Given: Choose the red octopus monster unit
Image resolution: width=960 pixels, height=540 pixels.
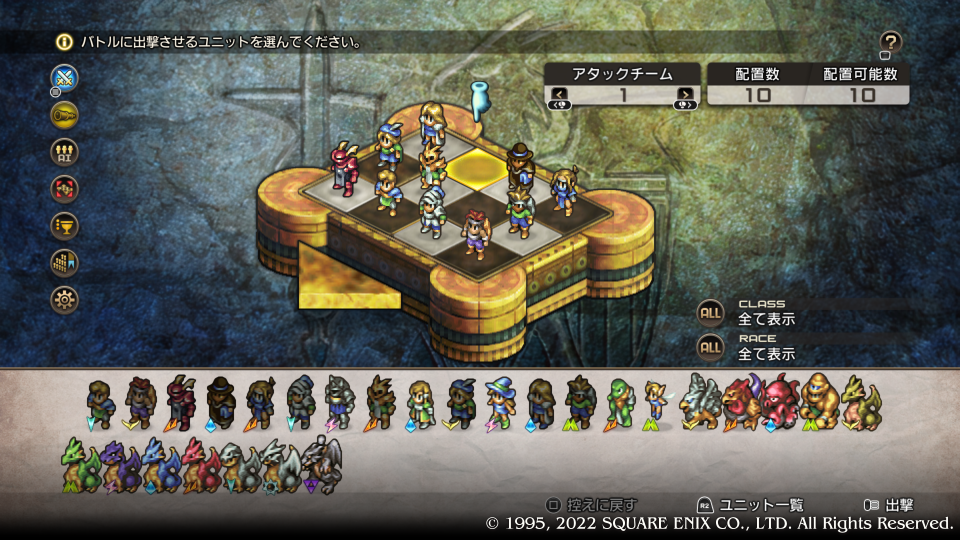Looking at the screenshot, I should click(x=780, y=400).
